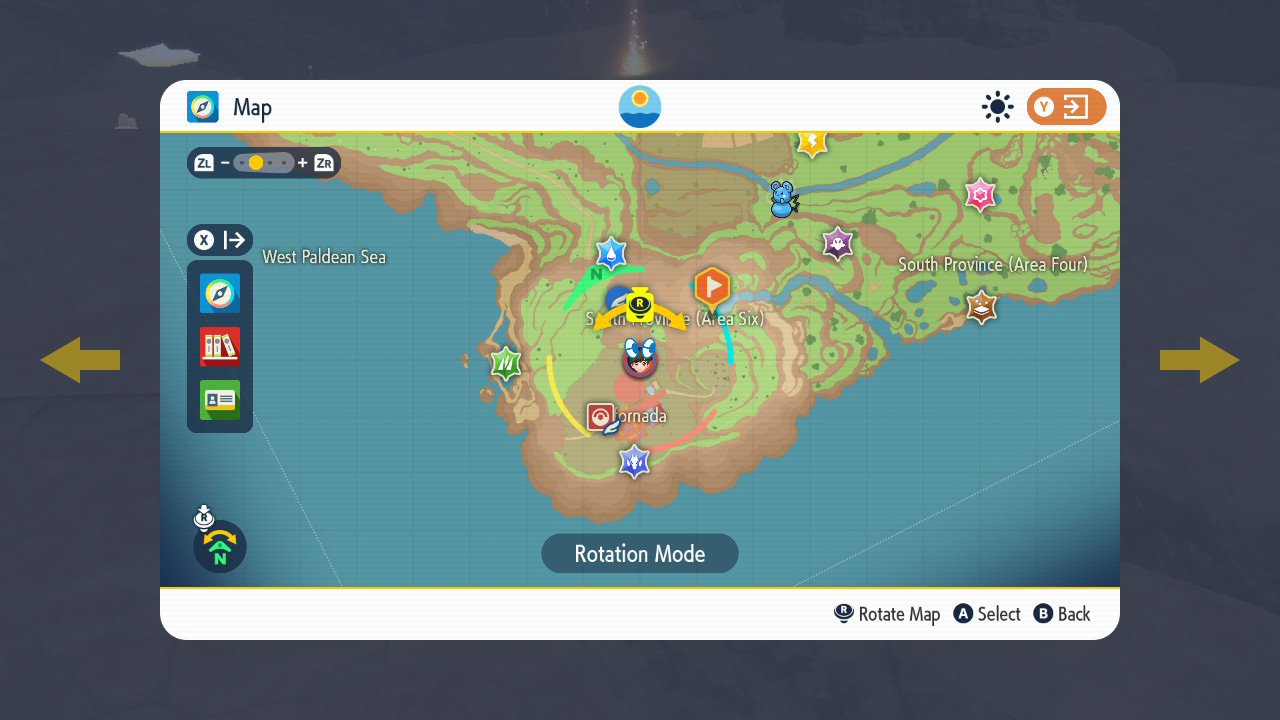The width and height of the screenshot is (1280, 720).
Task: Exit the map via the Y button prompt
Action: (1066, 107)
